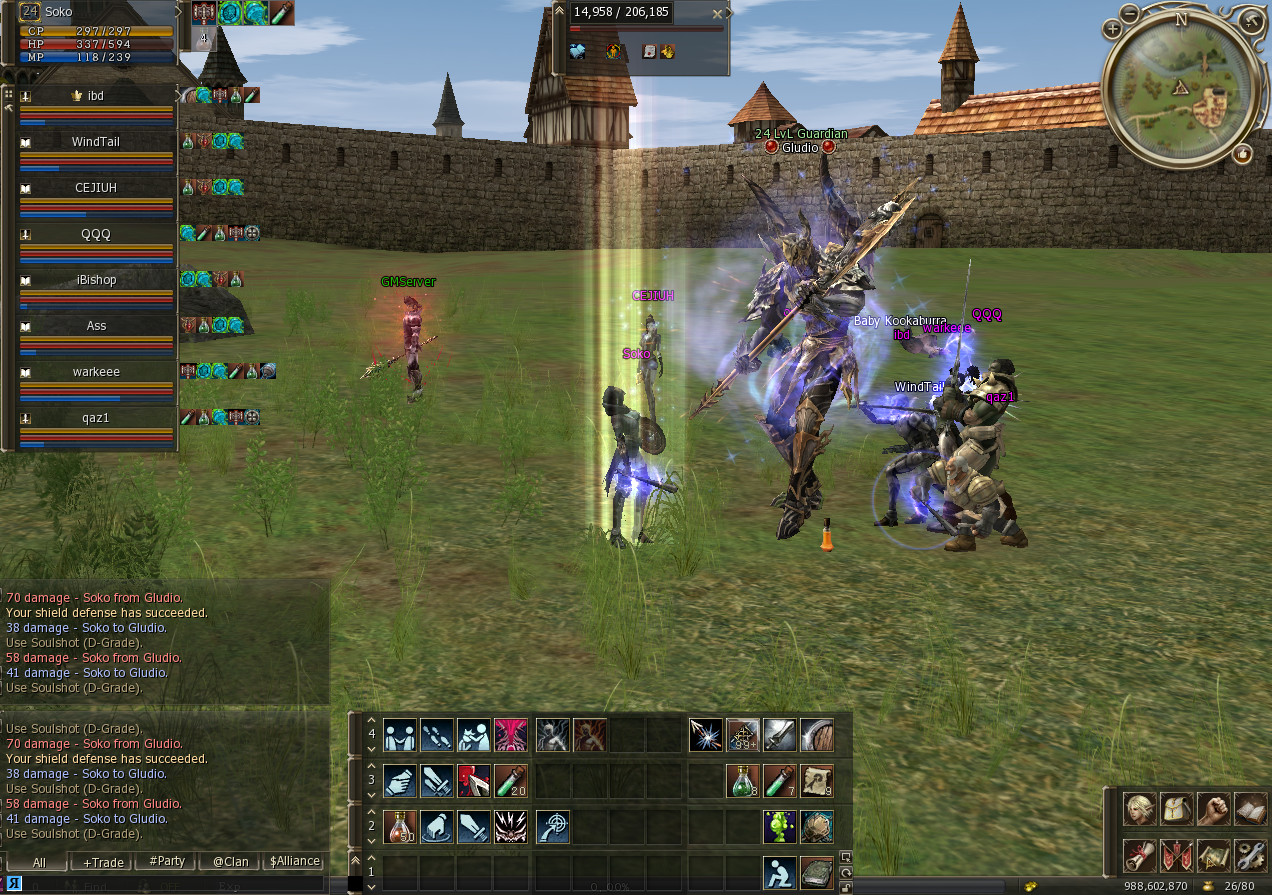
Task: Switch to the @Clan chat tab
Action: click(x=231, y=861)
